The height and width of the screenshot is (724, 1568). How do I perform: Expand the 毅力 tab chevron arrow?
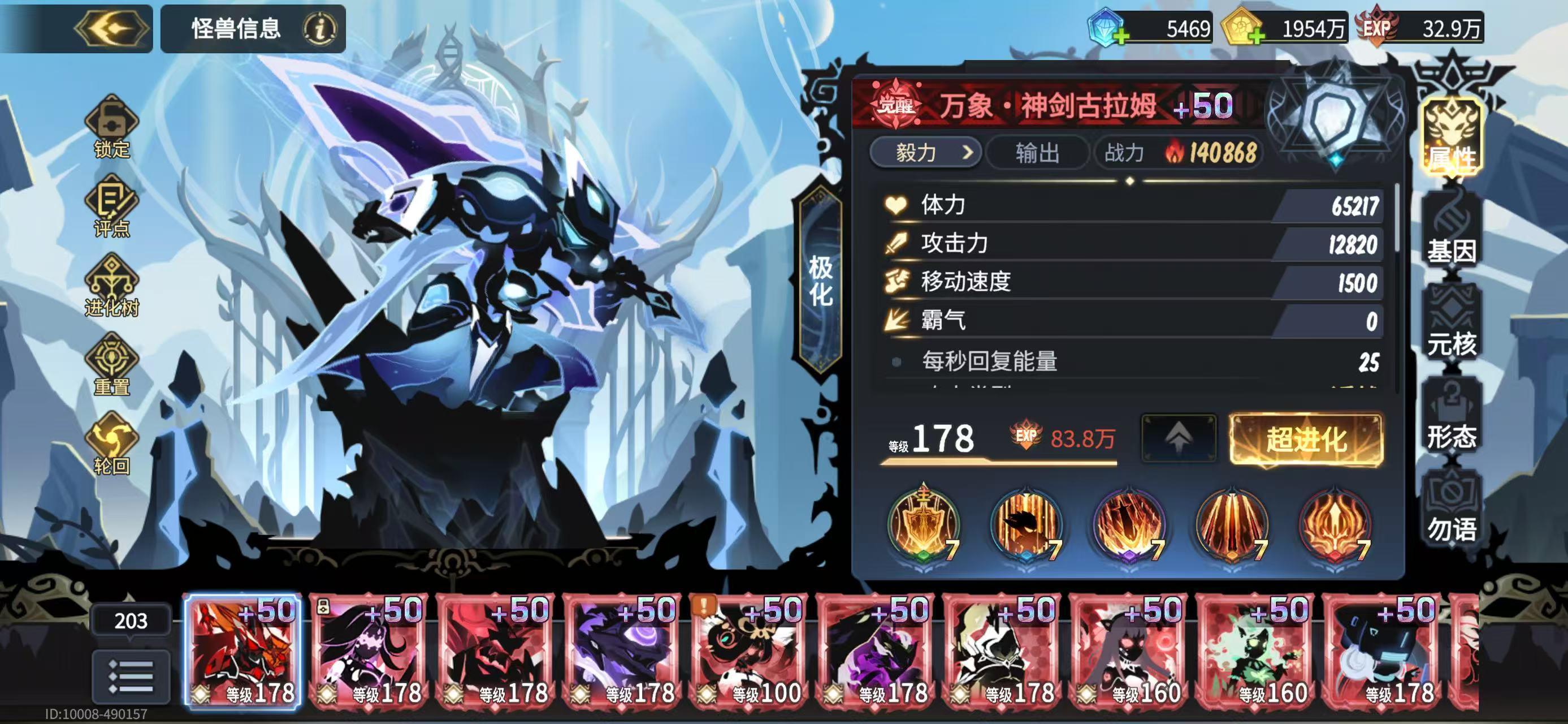click(x=968, y=154)
